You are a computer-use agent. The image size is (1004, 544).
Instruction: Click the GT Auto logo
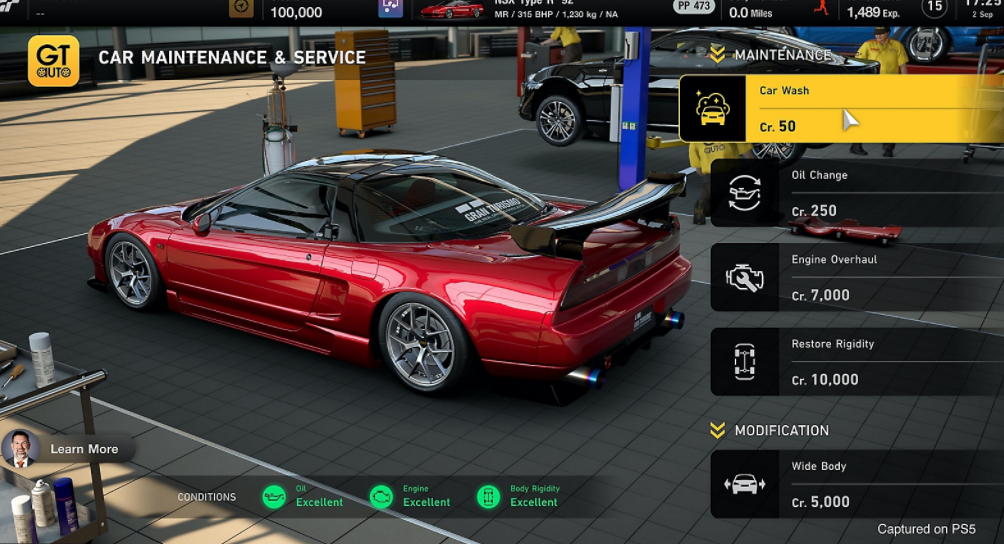point(53,61)
